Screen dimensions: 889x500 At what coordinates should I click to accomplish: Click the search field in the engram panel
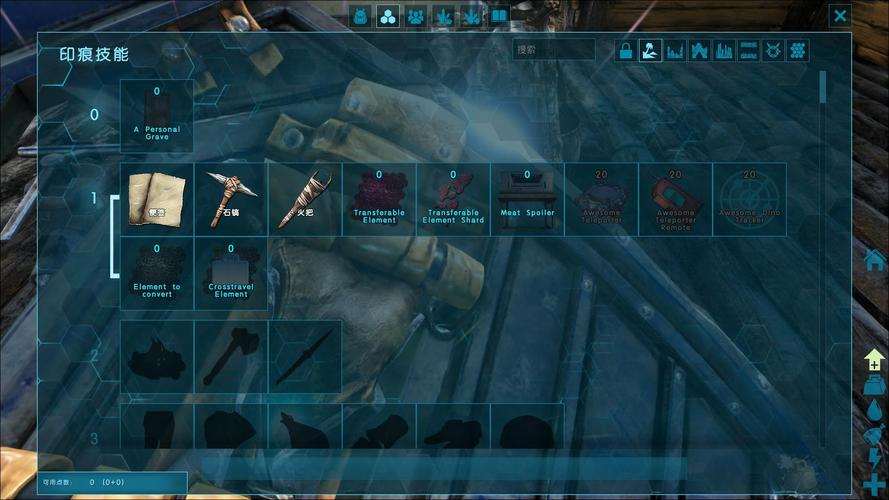pyautogui.click(x=553, y=49)
